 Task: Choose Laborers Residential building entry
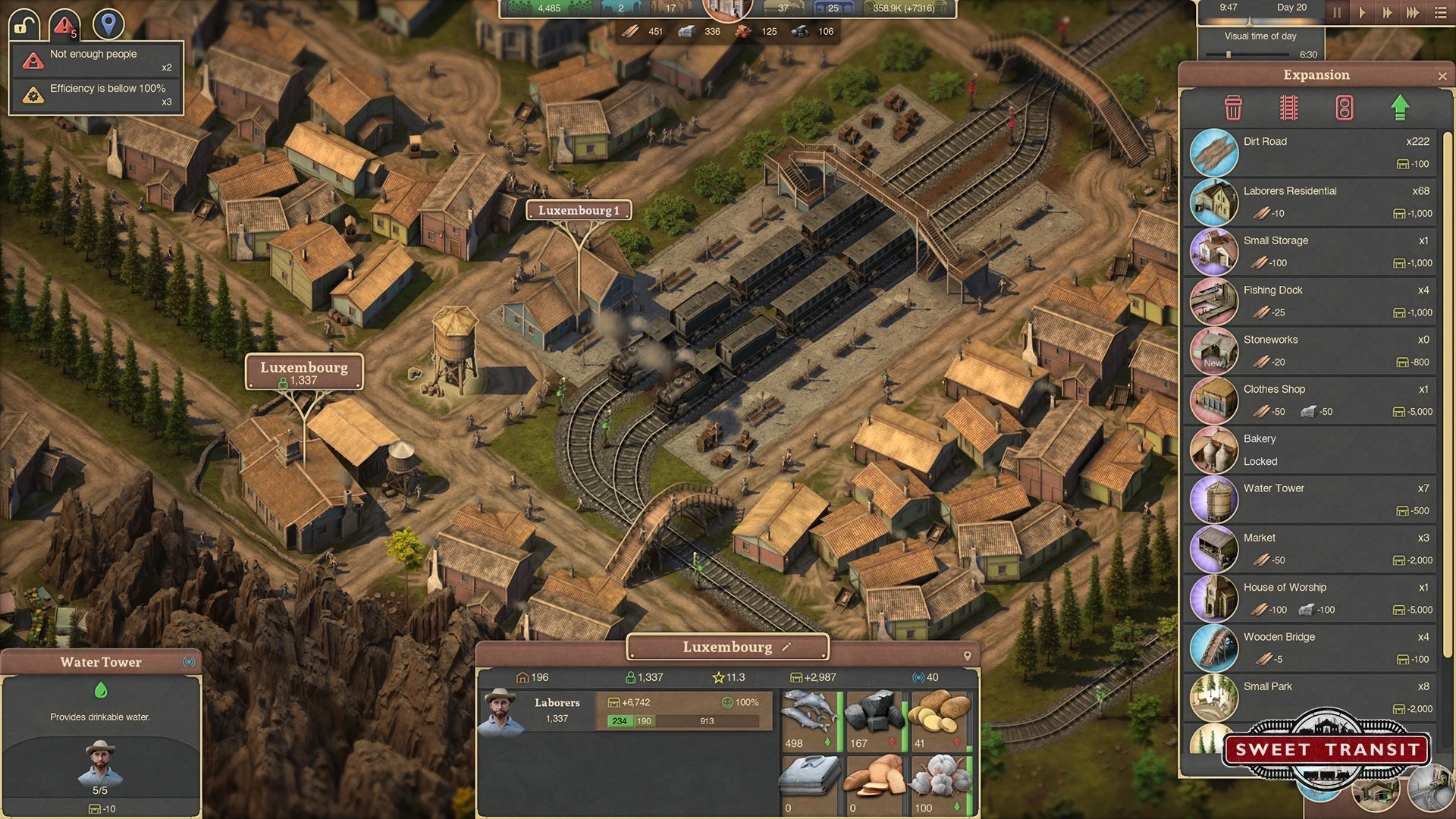click(1310, 202)
